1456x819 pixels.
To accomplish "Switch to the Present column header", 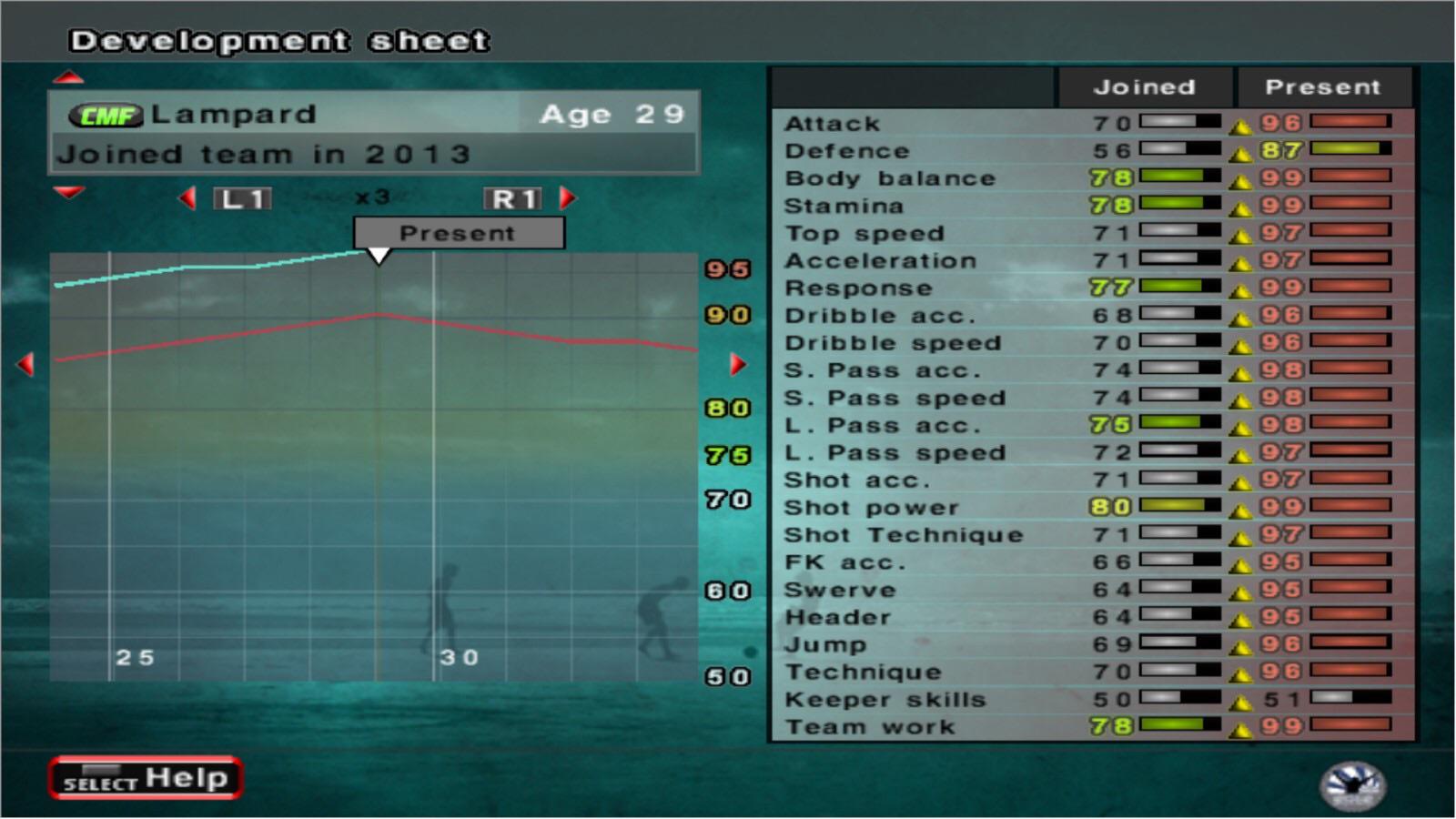I will (x=1323, y=86).
